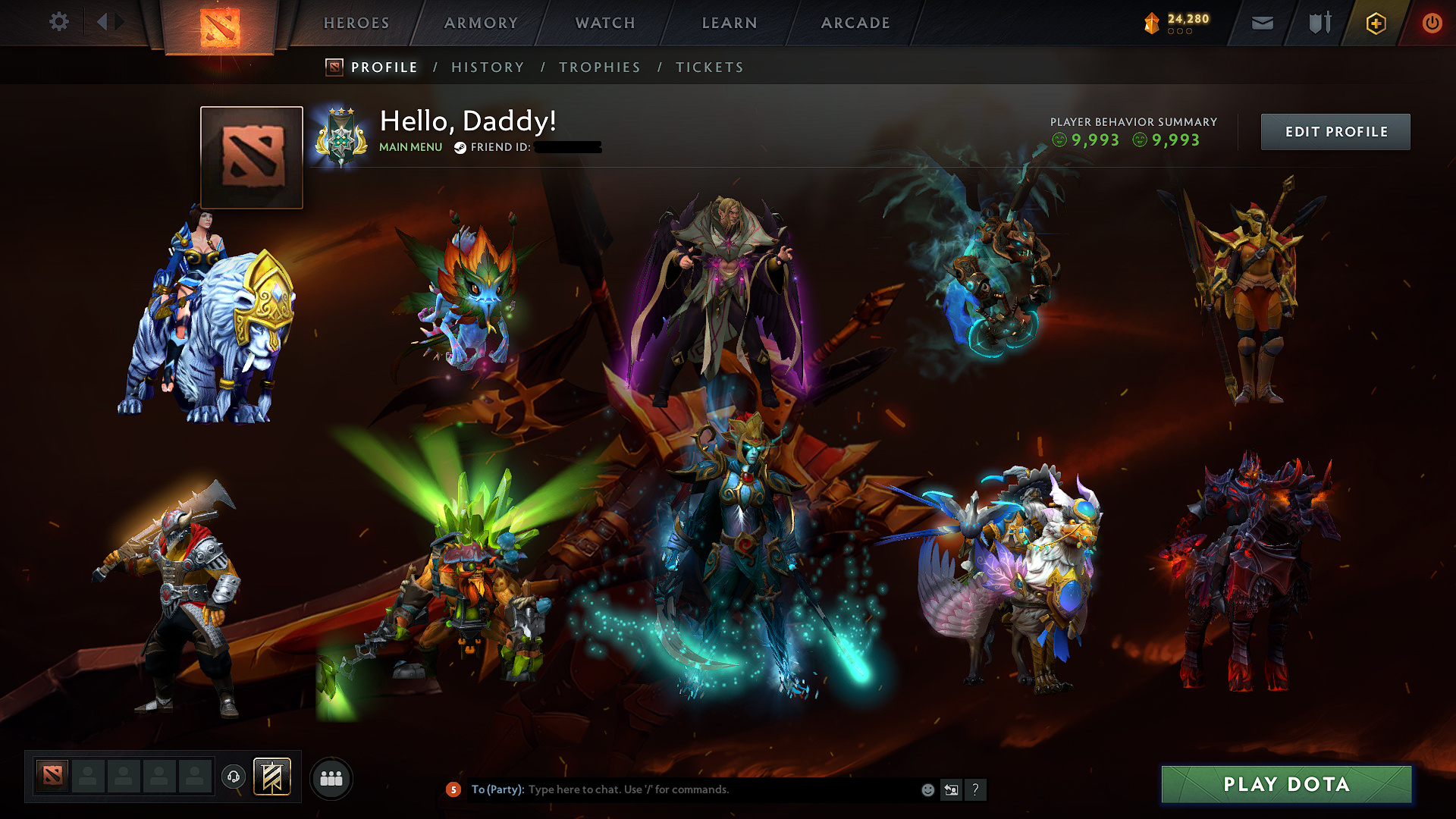The height and width of the screenshot is (819, 1456).
Task: Click the EDIT PROFILE button
Action: [1335, 131]
